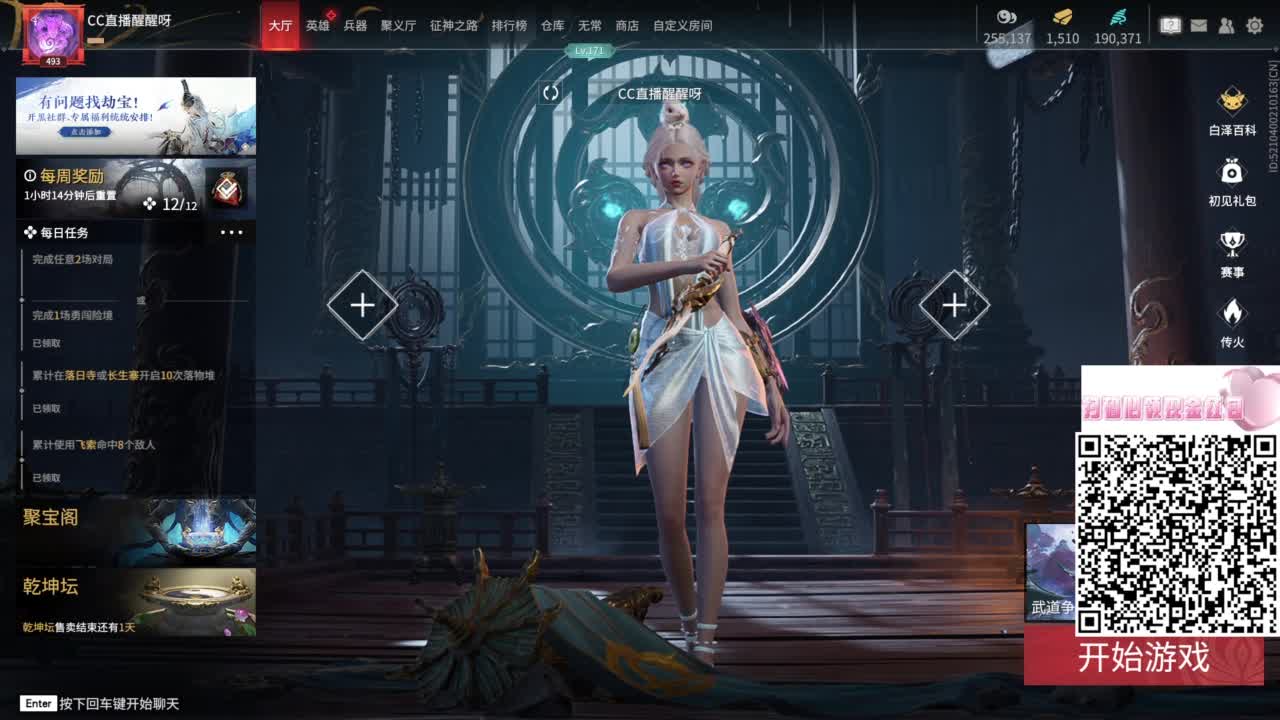Toggle the character rotation arrow on the left

tap(362, 303)
